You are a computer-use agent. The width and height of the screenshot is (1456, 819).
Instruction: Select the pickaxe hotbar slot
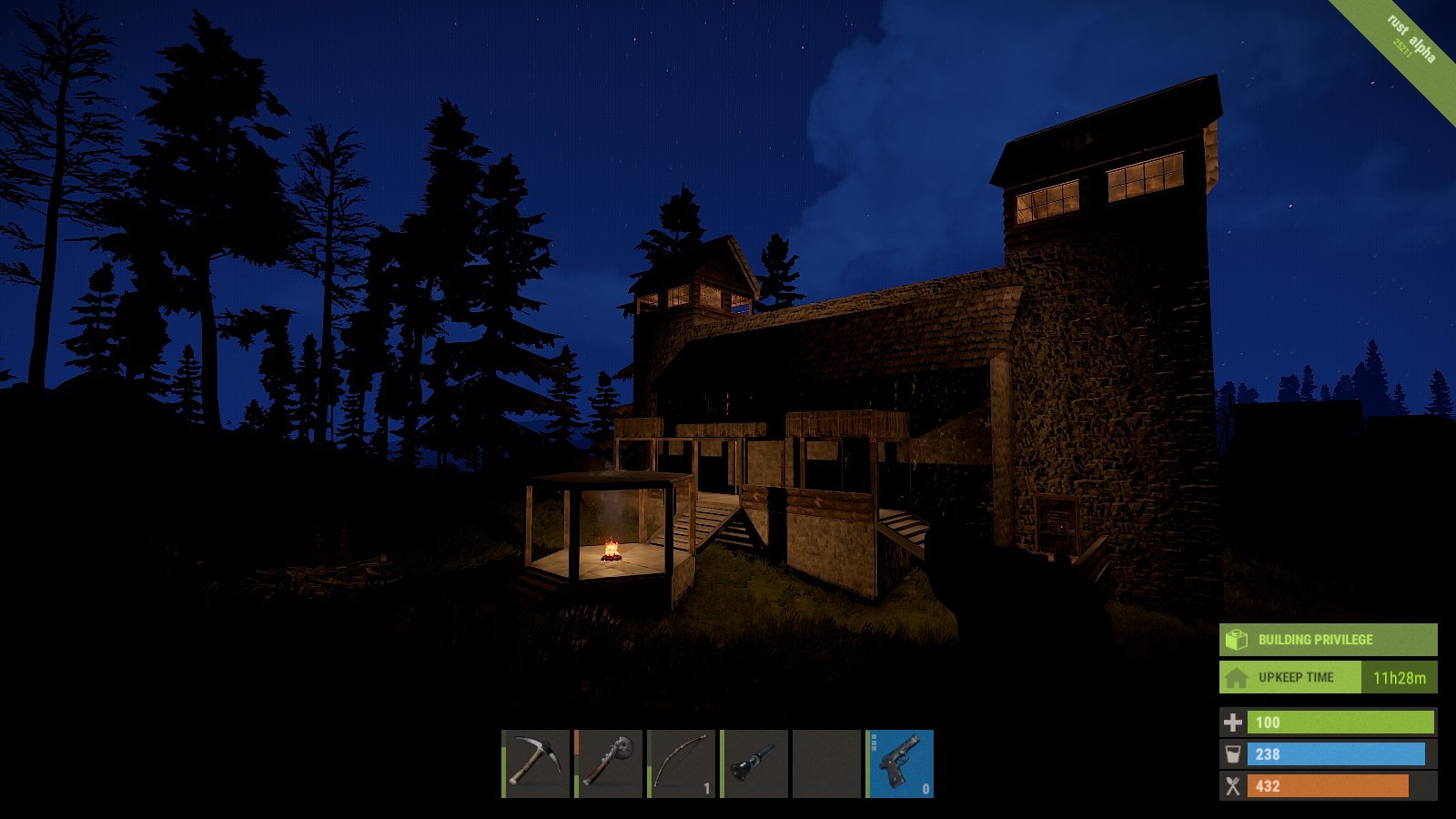536,763
